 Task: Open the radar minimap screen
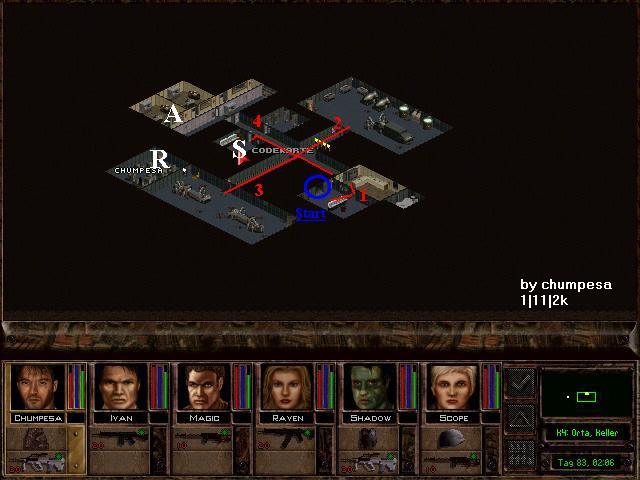pyautogui.click(x=587, y=396)
